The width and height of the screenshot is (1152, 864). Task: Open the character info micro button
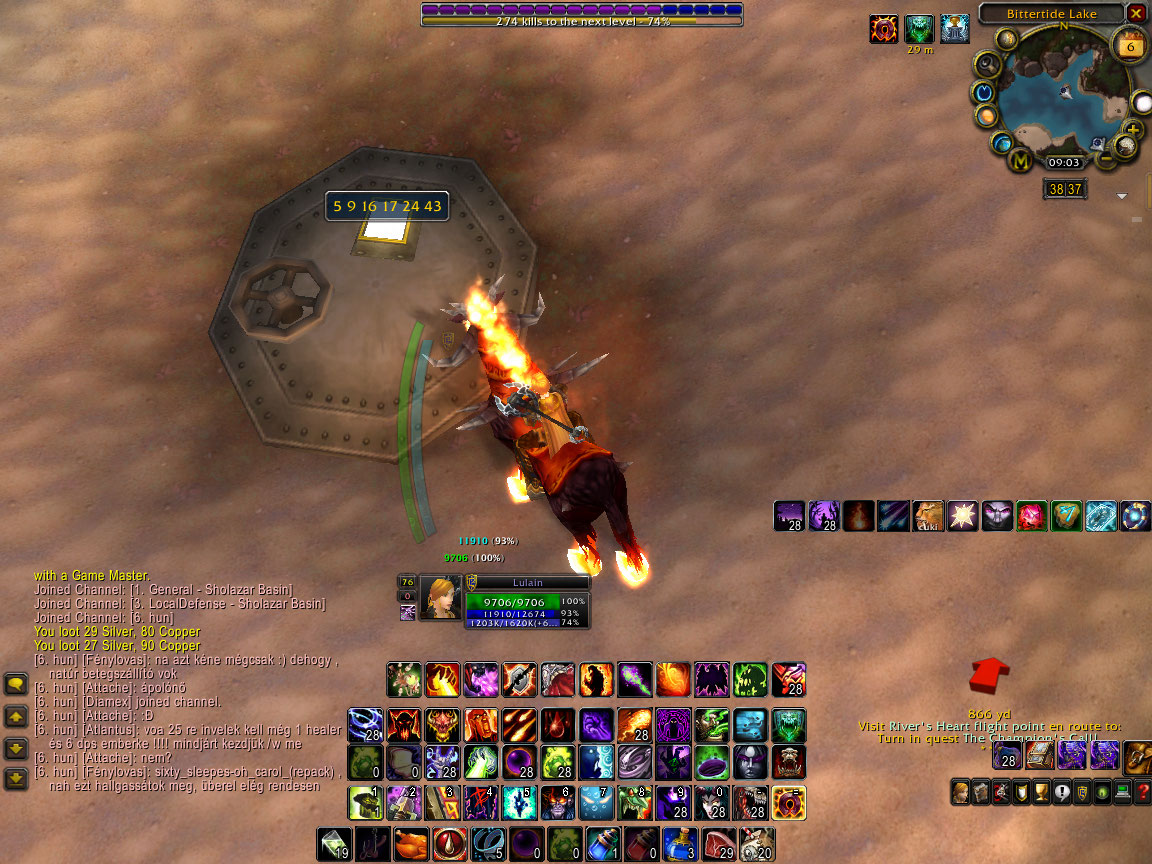coord(960,792)
